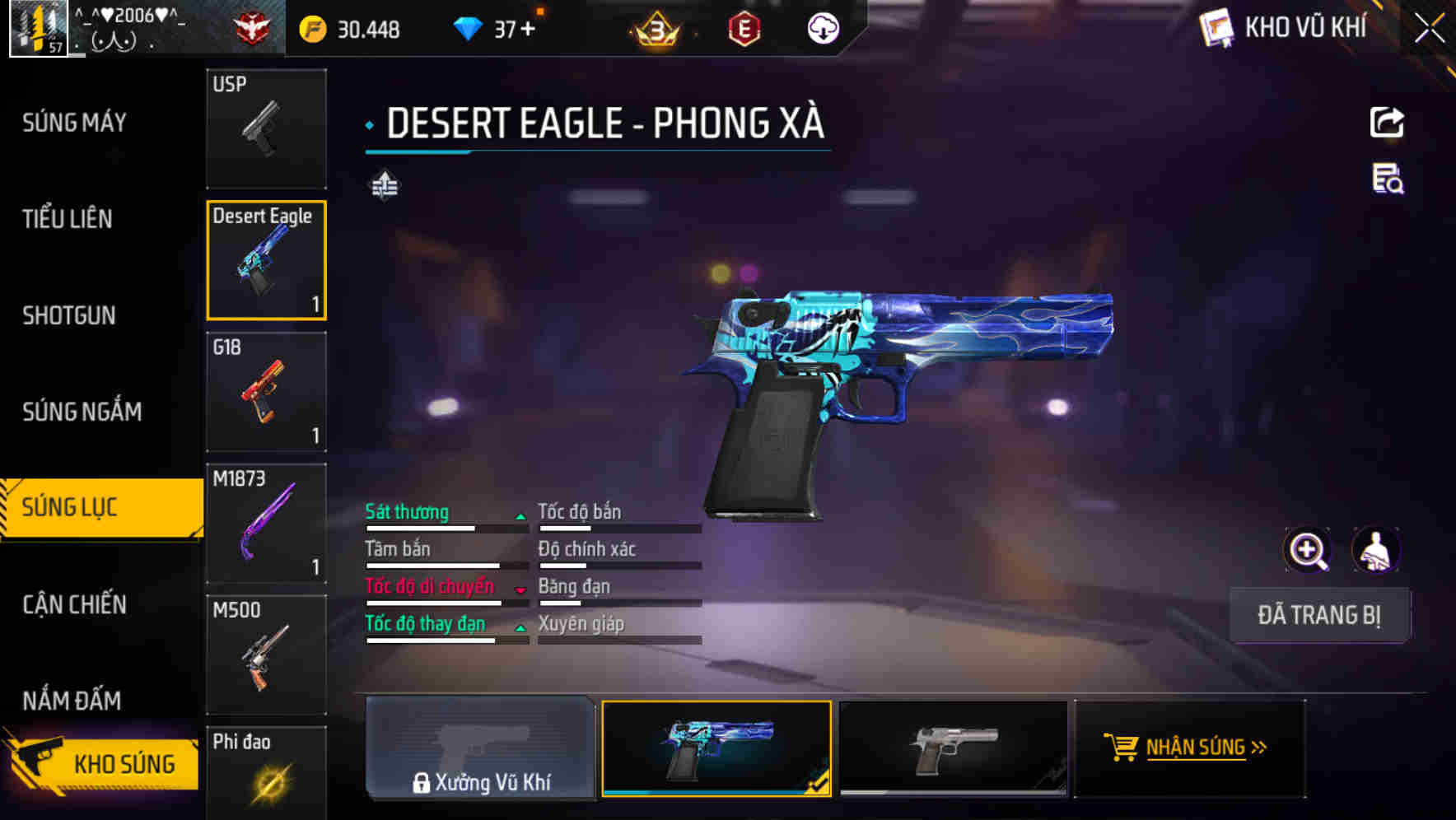Open the locked Xưởng Vũ Khí slot
The height and width of the screenshot is (820, 1456).
(480, 748)
